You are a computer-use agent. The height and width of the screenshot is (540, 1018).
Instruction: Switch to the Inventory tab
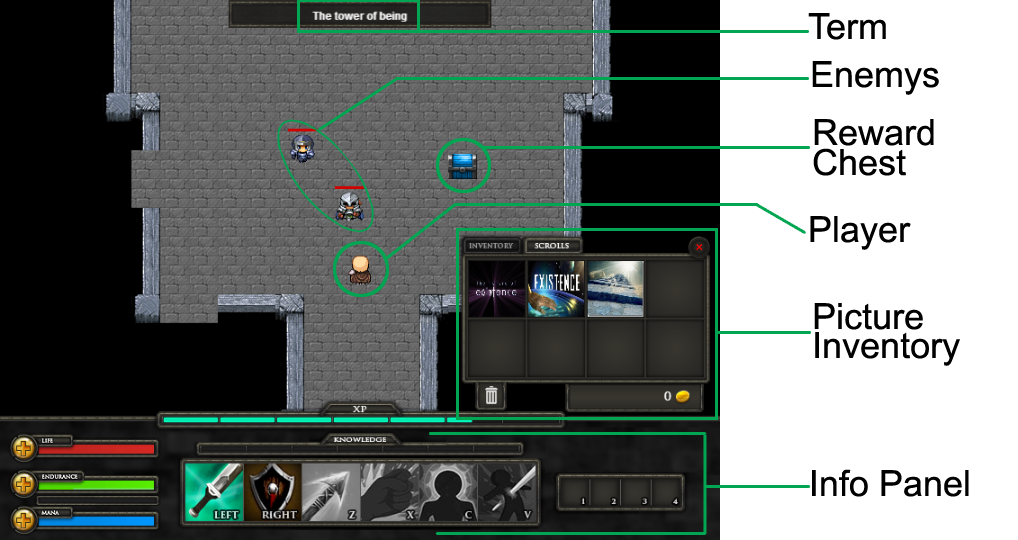[x=491, y=246]
